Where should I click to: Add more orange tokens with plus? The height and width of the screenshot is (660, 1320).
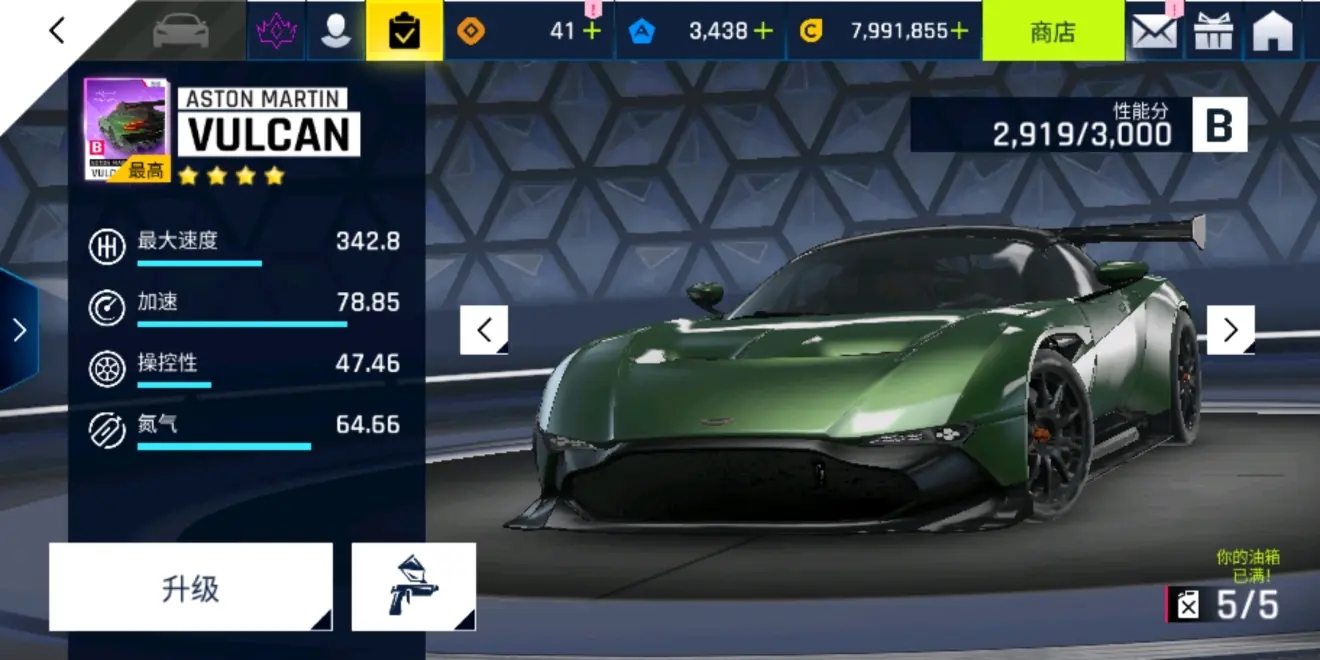coord(592,31)
